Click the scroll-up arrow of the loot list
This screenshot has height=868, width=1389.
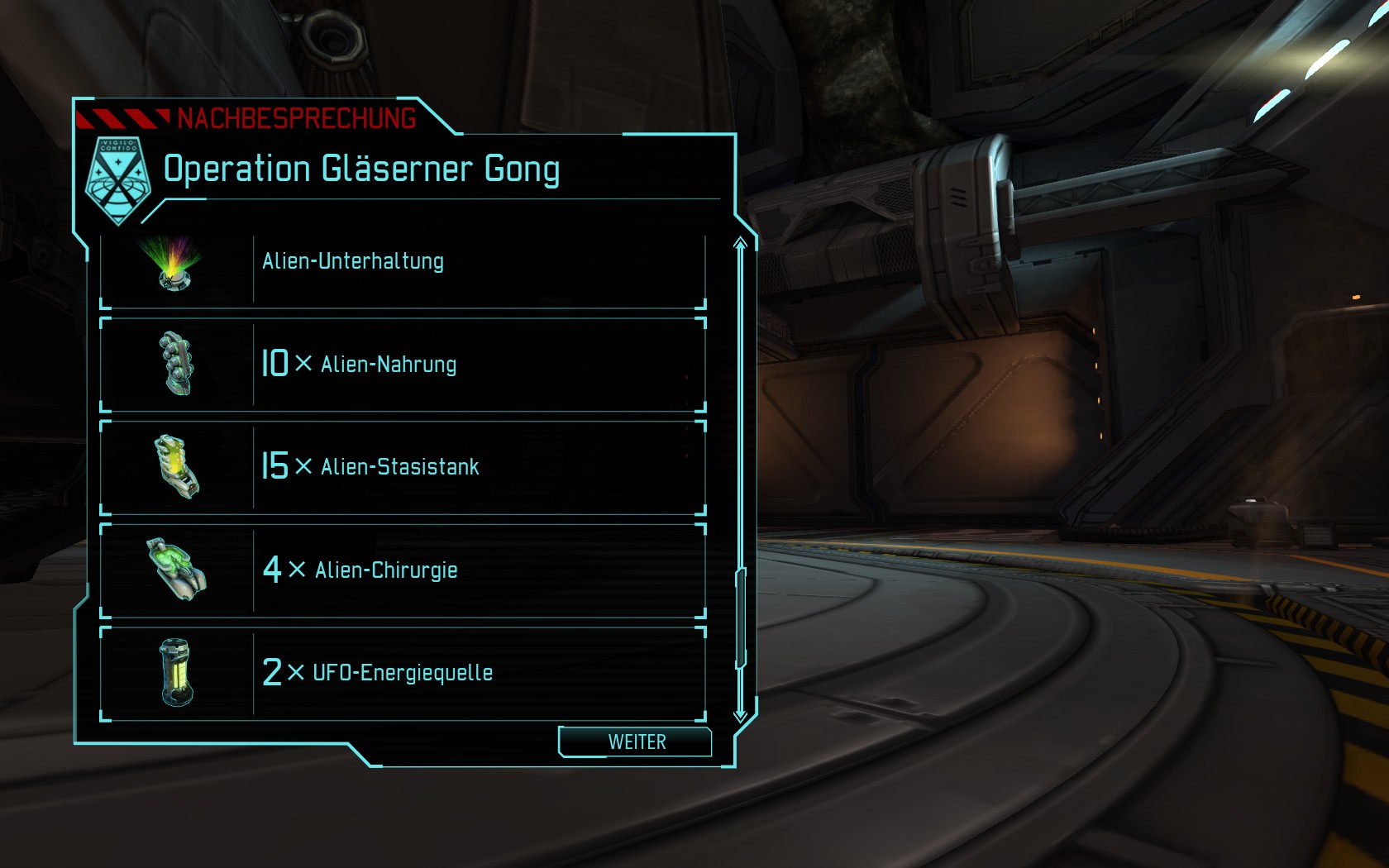[x=740, y=243]
